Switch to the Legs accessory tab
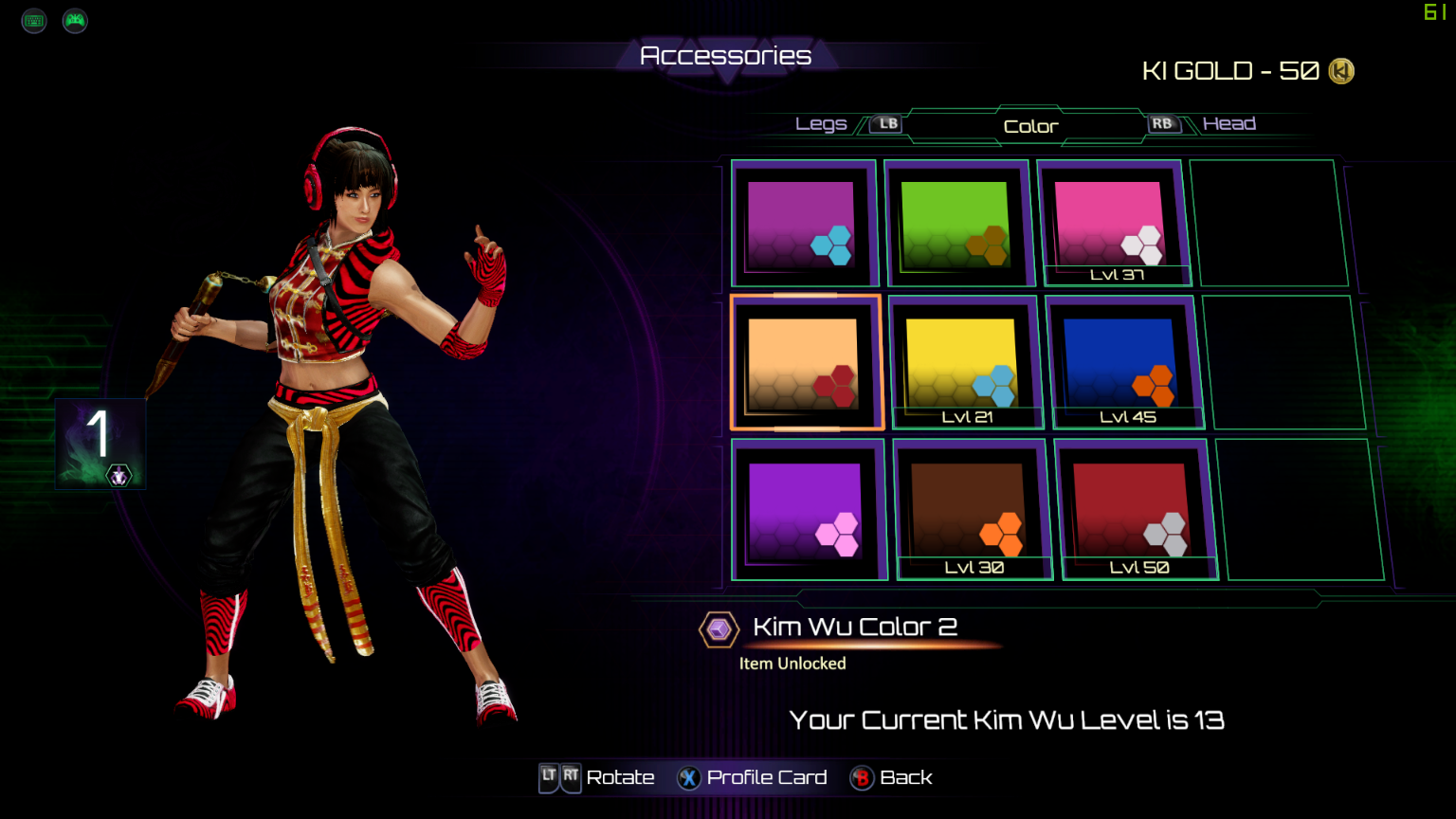This screenshot has width=1456, height=819. point(822,124)
